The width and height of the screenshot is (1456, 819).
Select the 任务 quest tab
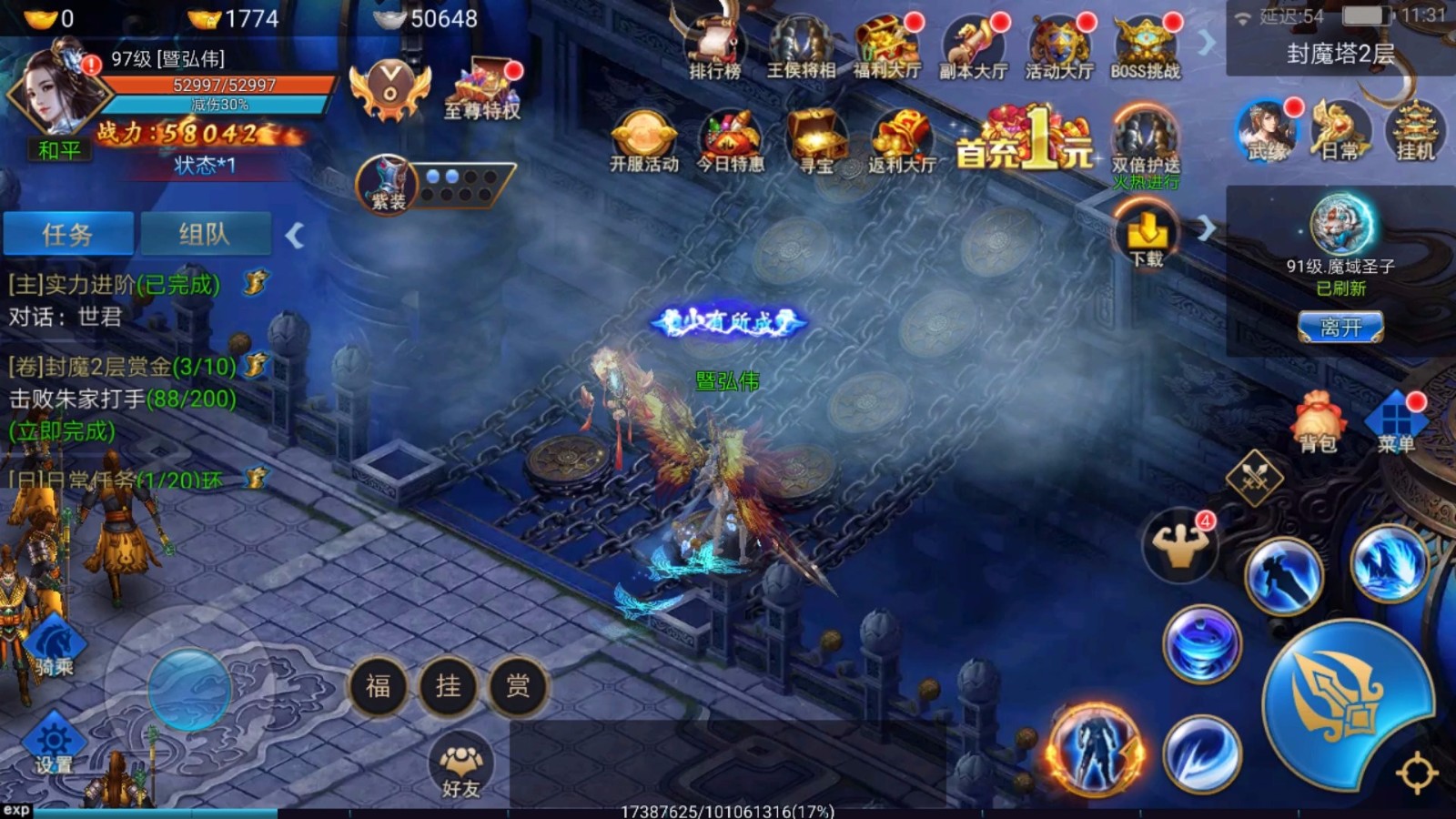[x=68, y=234]
